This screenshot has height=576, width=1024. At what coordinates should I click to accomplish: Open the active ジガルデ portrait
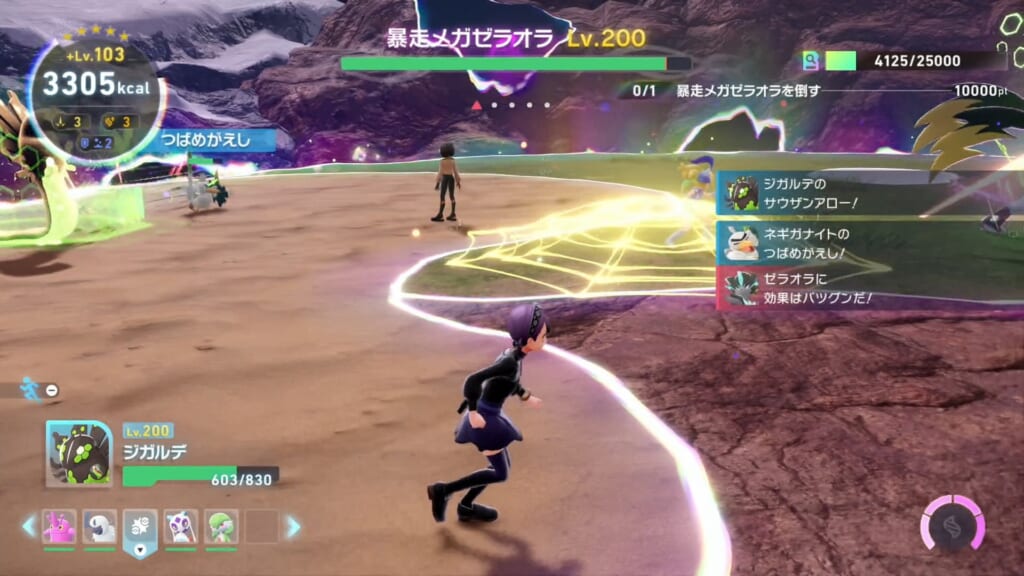click(79, 453)
